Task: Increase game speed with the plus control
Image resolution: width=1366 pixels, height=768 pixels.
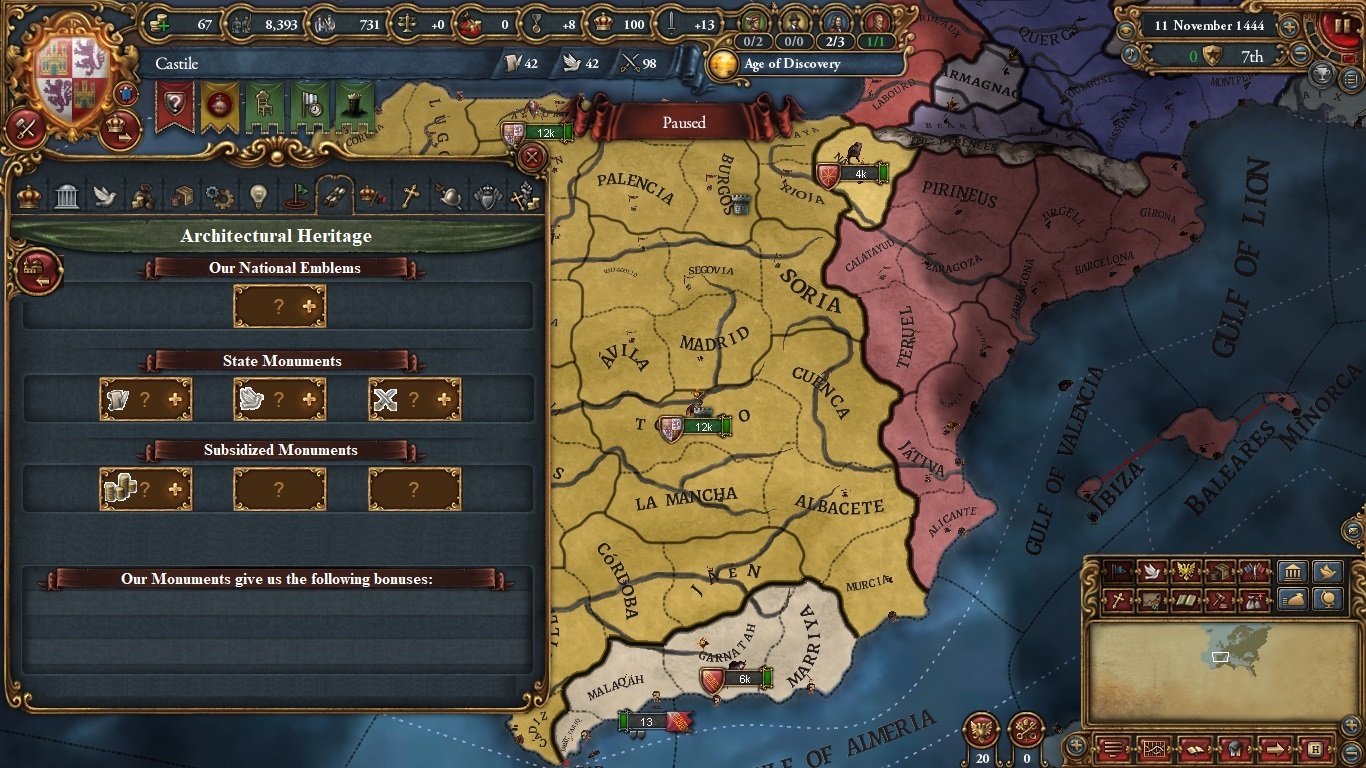Action: (x=1289, y=27)
